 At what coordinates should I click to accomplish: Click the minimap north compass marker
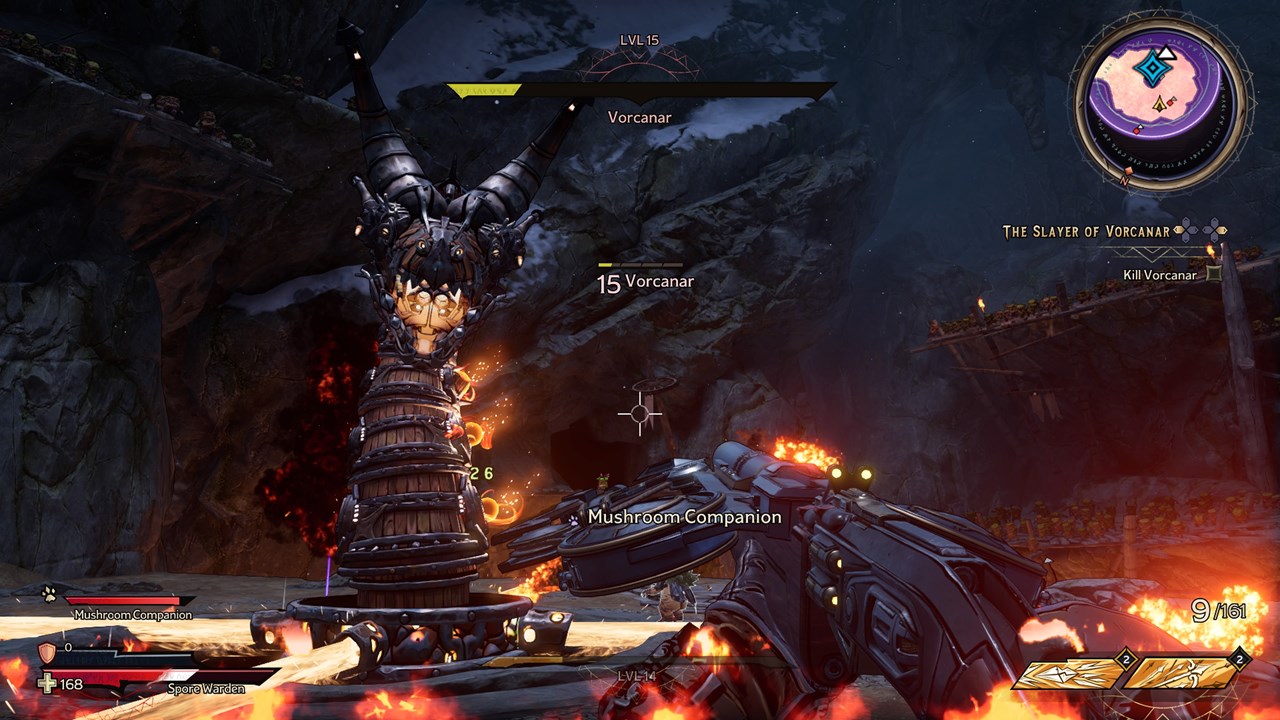click(1125, 176)
